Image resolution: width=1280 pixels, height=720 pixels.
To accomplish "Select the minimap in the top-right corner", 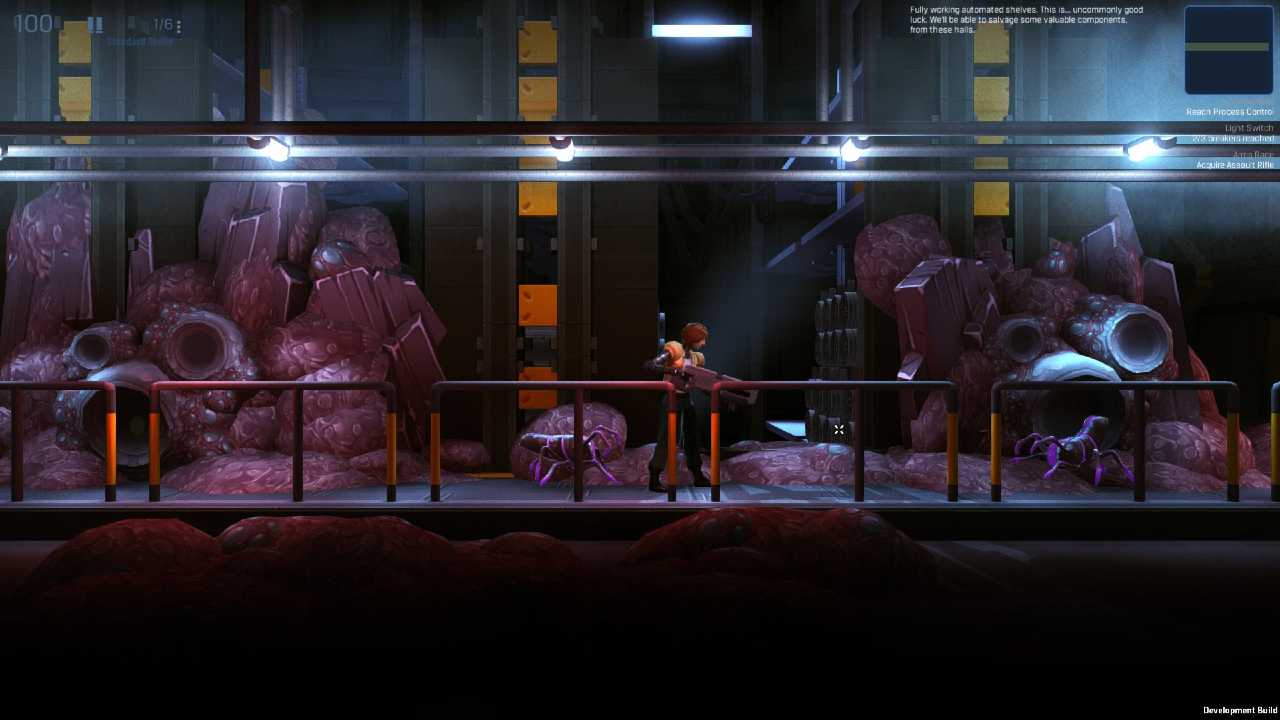I will click(x=1227, y=50).
